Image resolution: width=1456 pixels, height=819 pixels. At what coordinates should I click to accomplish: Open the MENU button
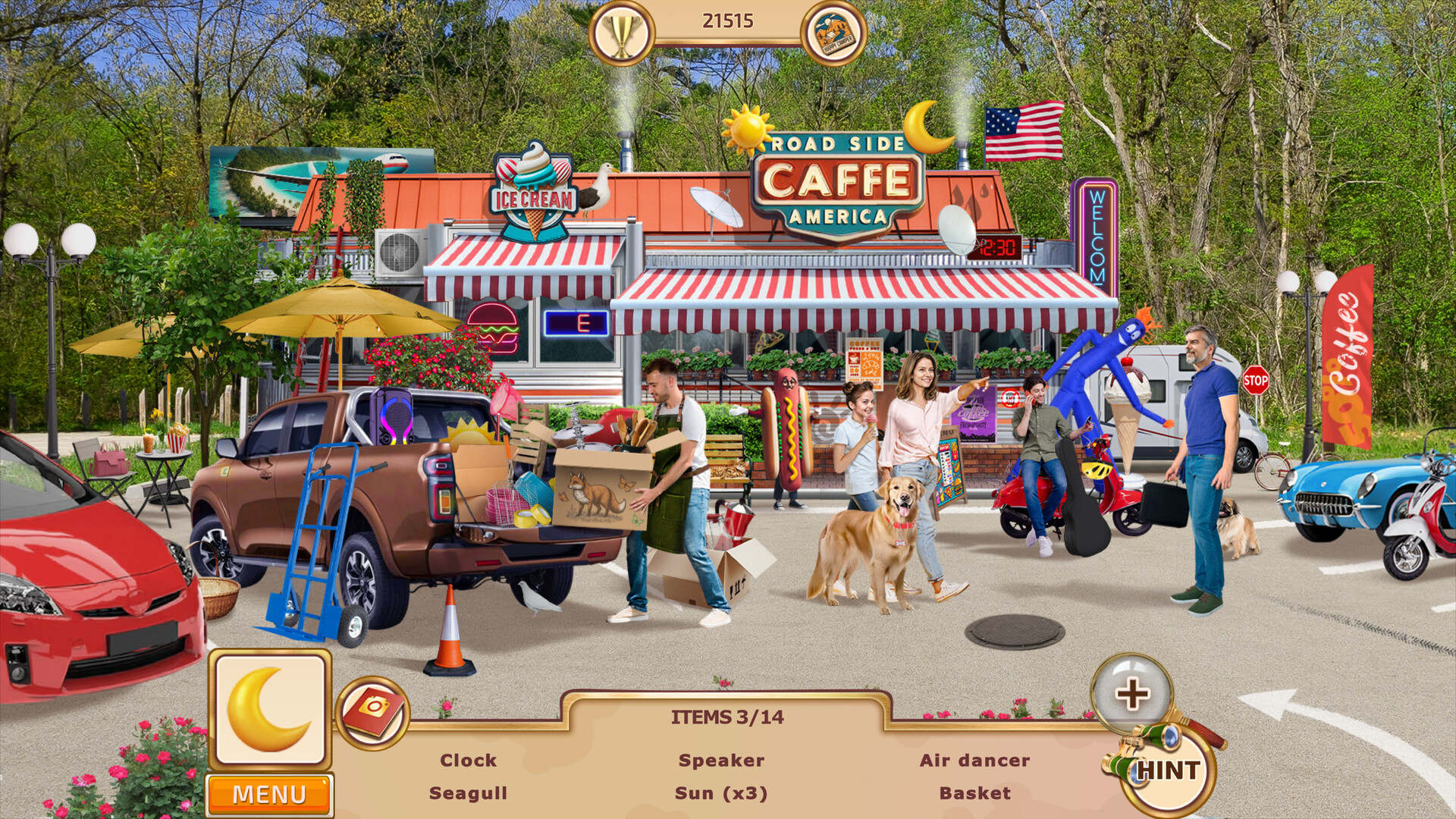tap(269, 794)
